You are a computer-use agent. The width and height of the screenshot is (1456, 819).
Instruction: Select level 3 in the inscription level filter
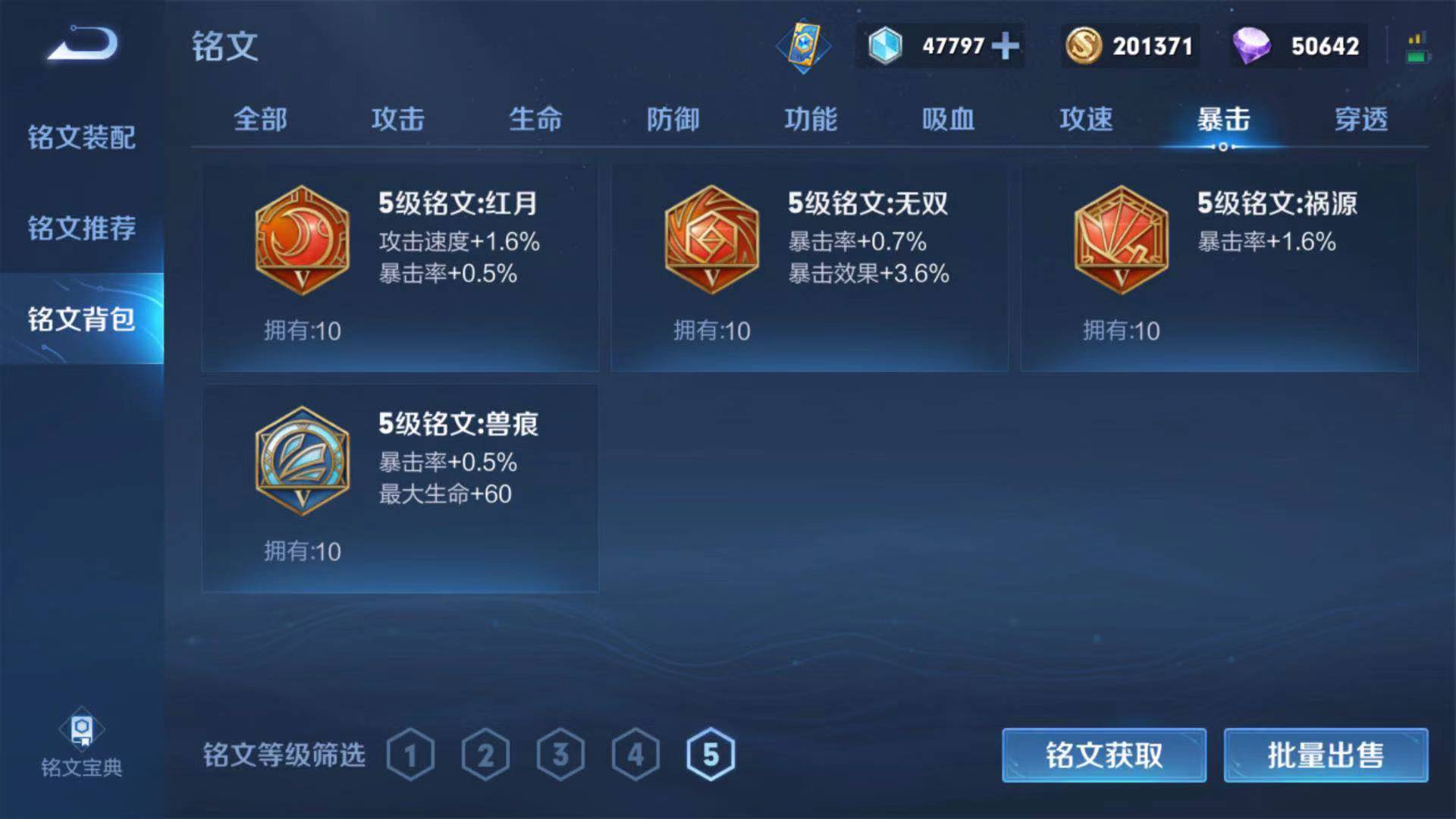(560, 753)
